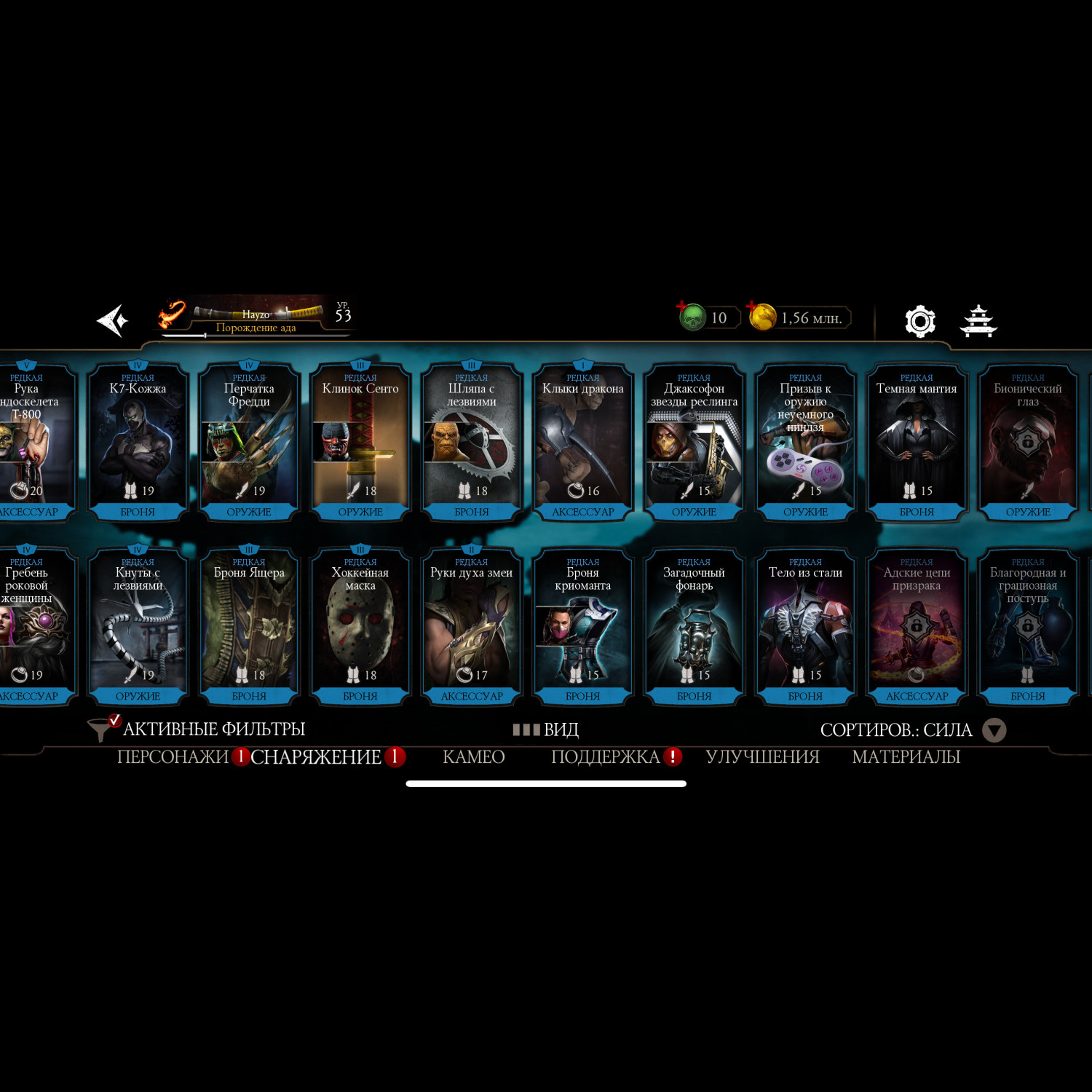
Task: Select the Загадочный фонарь card
Action: 694,625
